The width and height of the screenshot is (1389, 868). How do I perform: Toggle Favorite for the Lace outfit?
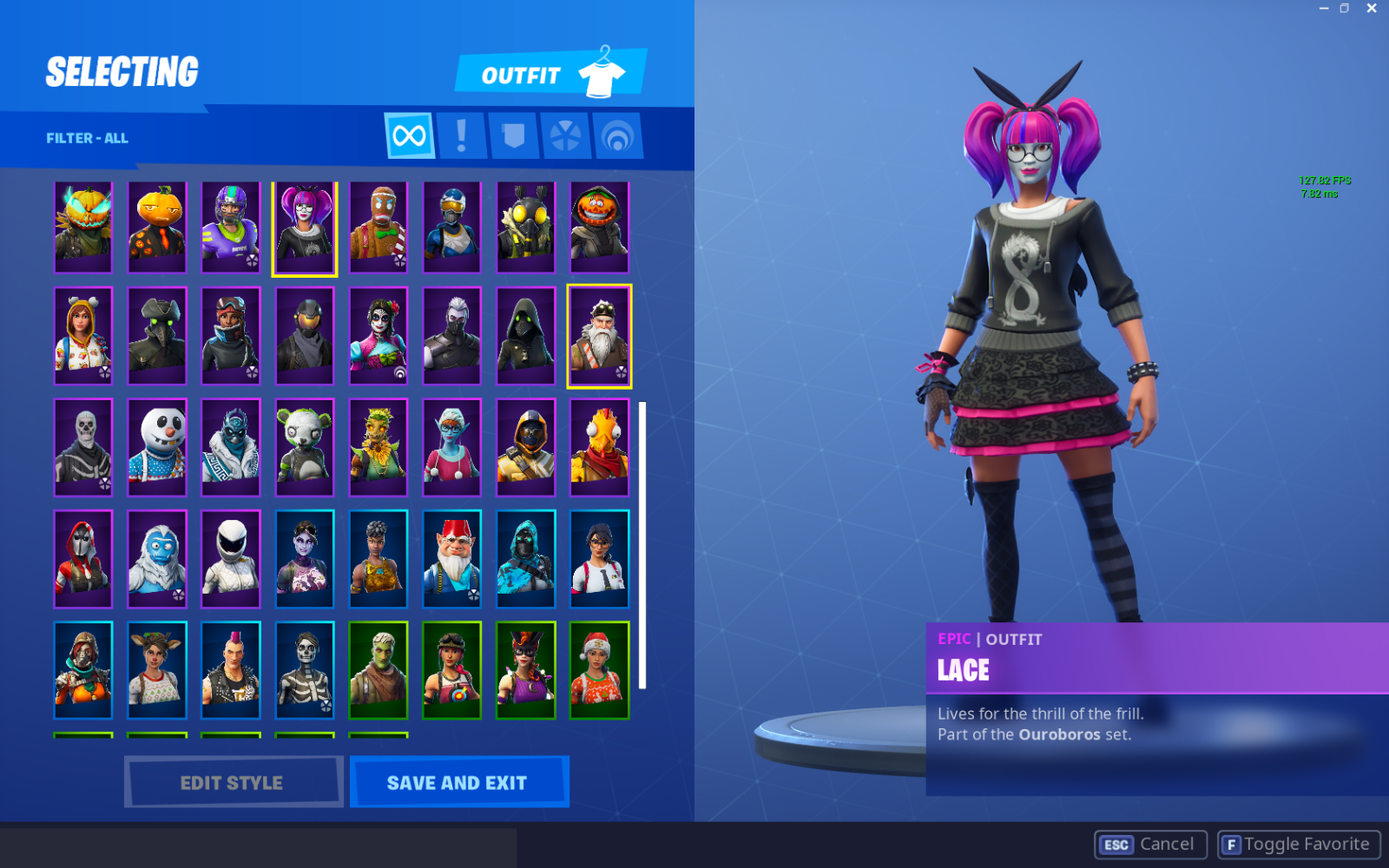(1300, 843)
